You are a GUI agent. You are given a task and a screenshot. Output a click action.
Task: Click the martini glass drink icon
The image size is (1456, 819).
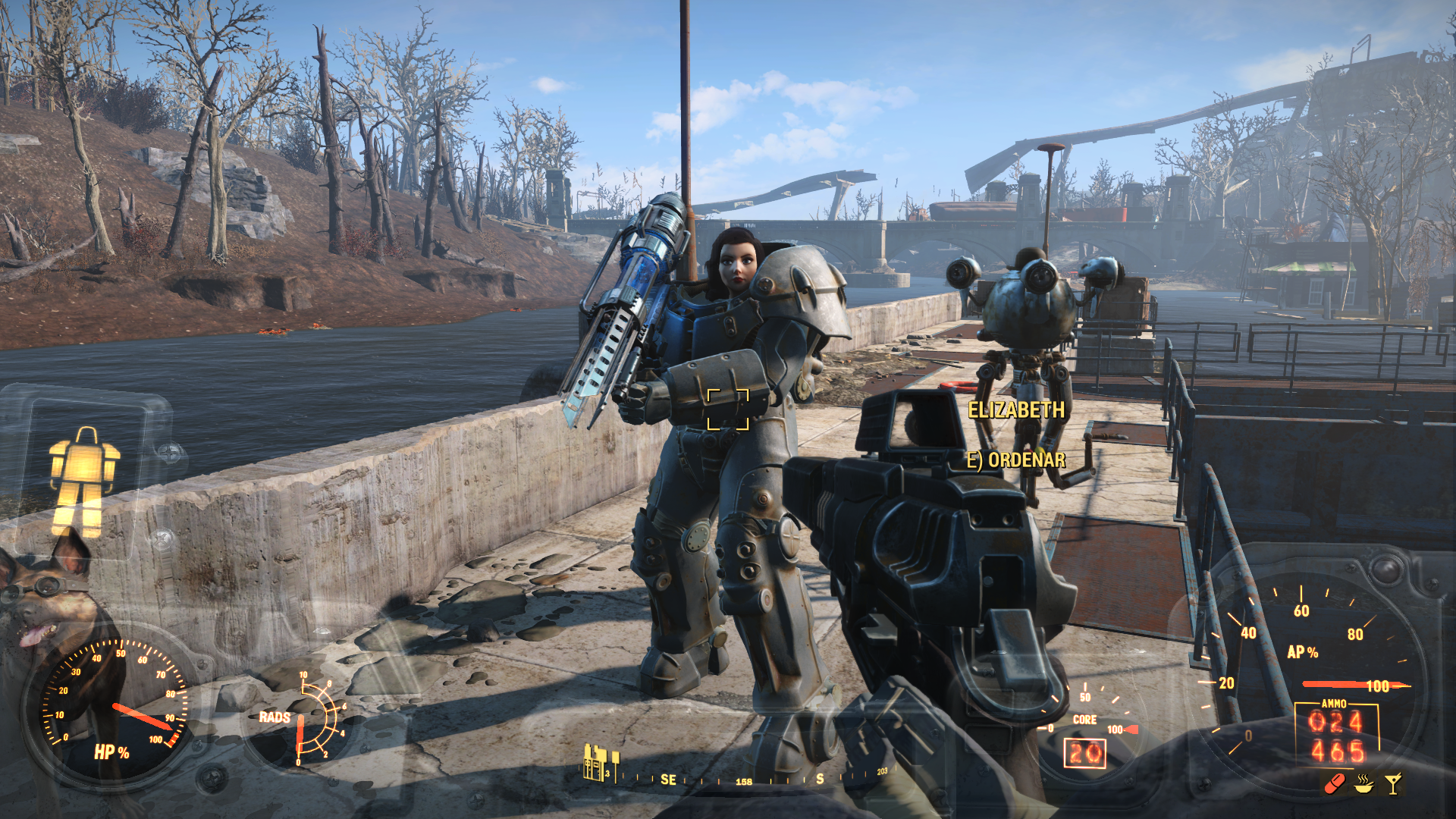(1393, 783)
